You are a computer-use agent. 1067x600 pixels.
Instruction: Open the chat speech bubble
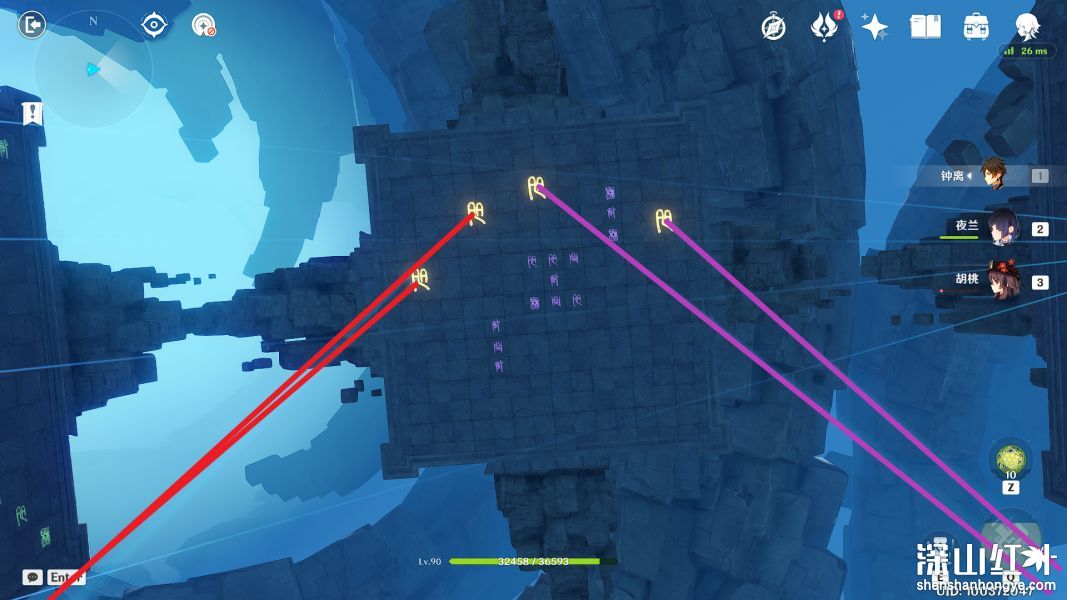33,577
